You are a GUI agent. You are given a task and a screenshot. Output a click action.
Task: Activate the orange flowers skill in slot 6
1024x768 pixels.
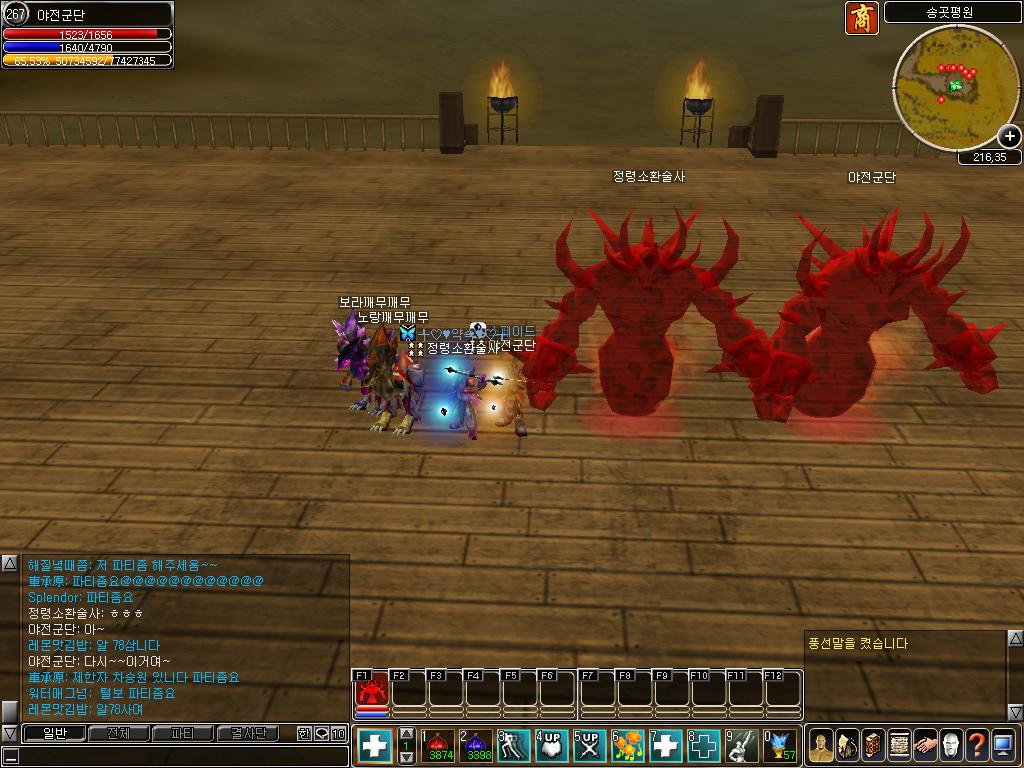pyautogui.click(x=628, y=746)
